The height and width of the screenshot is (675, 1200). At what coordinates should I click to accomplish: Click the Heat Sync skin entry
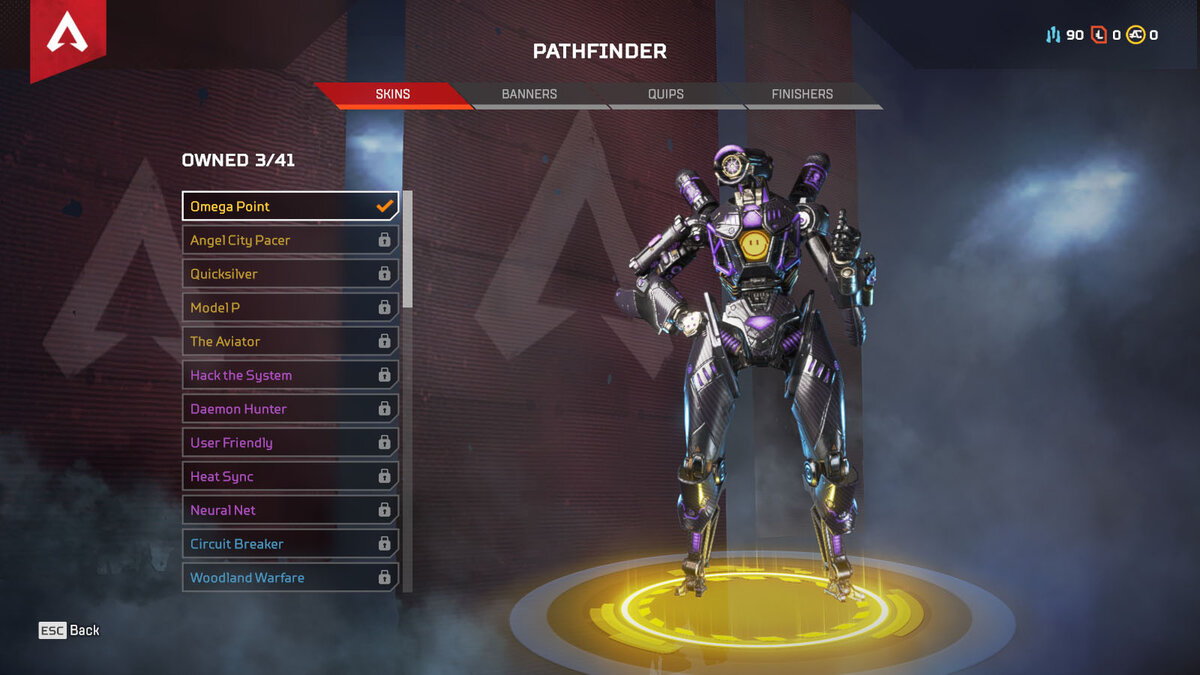tap(290, 477)
